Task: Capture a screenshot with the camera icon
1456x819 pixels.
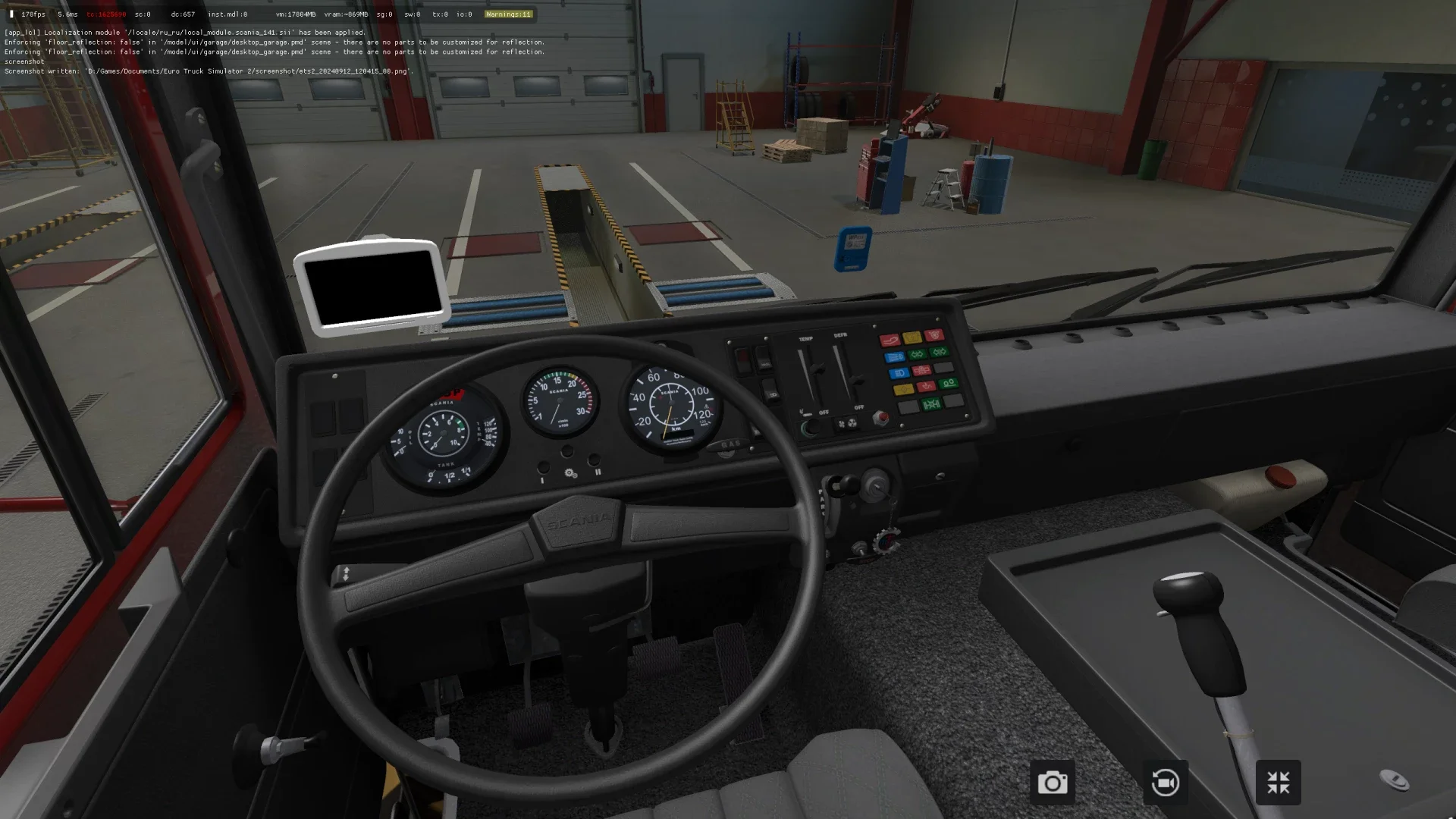Action: 1053,782
